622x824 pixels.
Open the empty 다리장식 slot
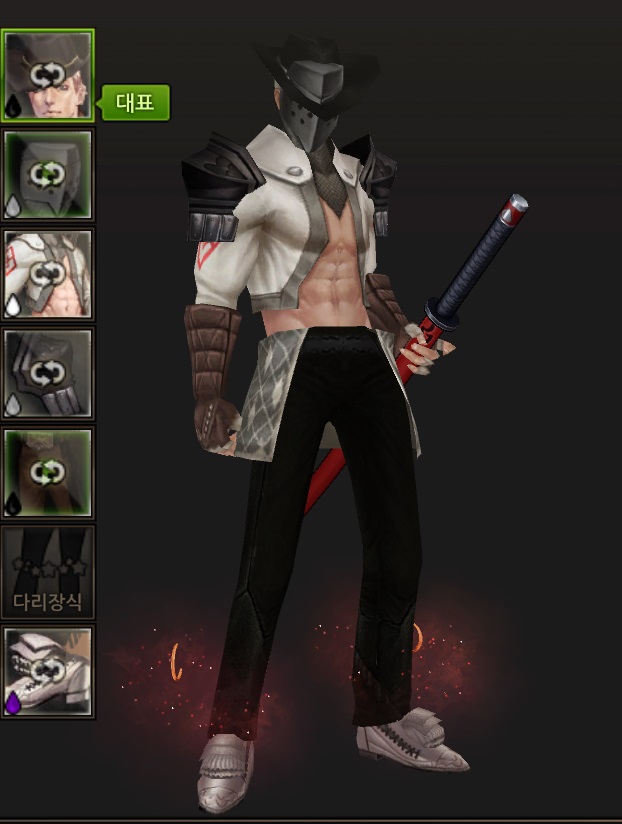47,572
